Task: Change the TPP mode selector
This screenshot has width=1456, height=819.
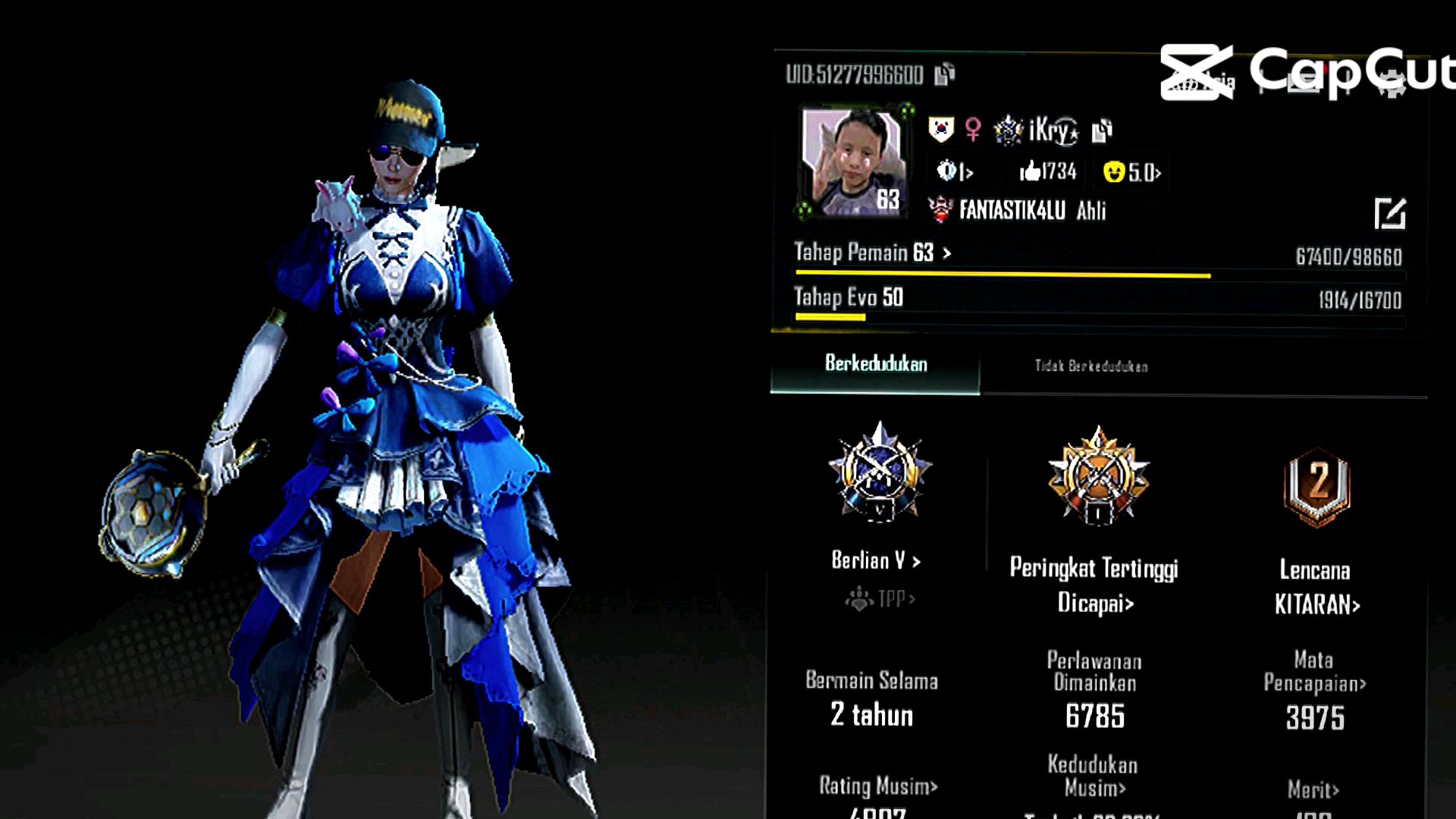Action: (x=880, y=599)
